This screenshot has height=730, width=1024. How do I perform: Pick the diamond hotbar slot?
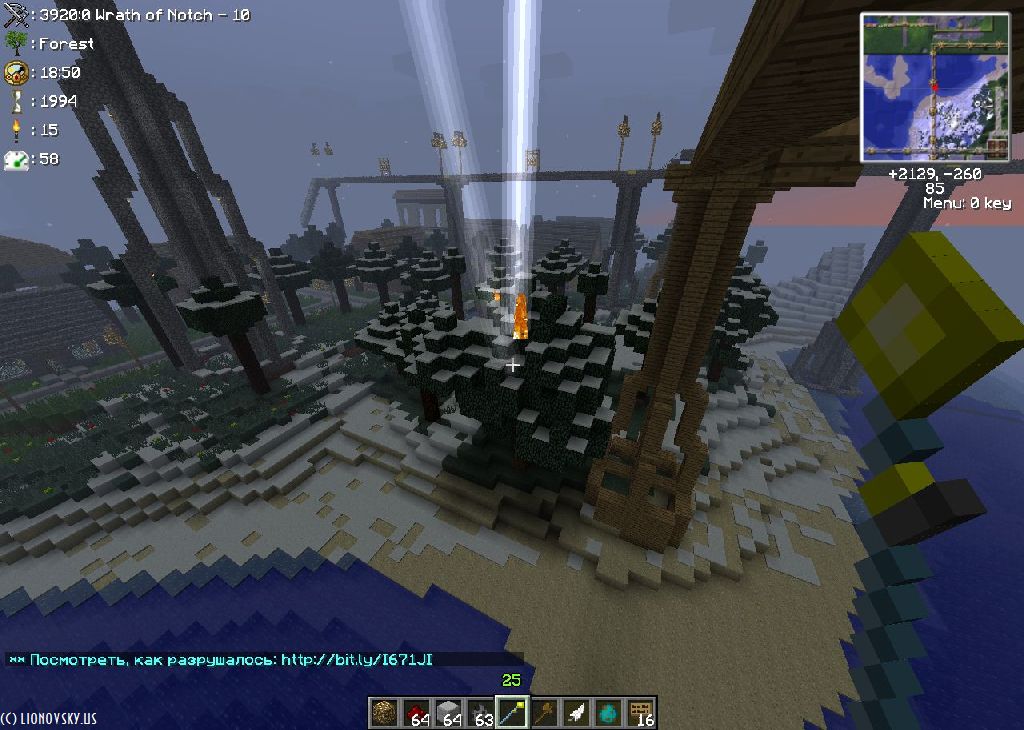pyautogui.click(x=609, y=713)
